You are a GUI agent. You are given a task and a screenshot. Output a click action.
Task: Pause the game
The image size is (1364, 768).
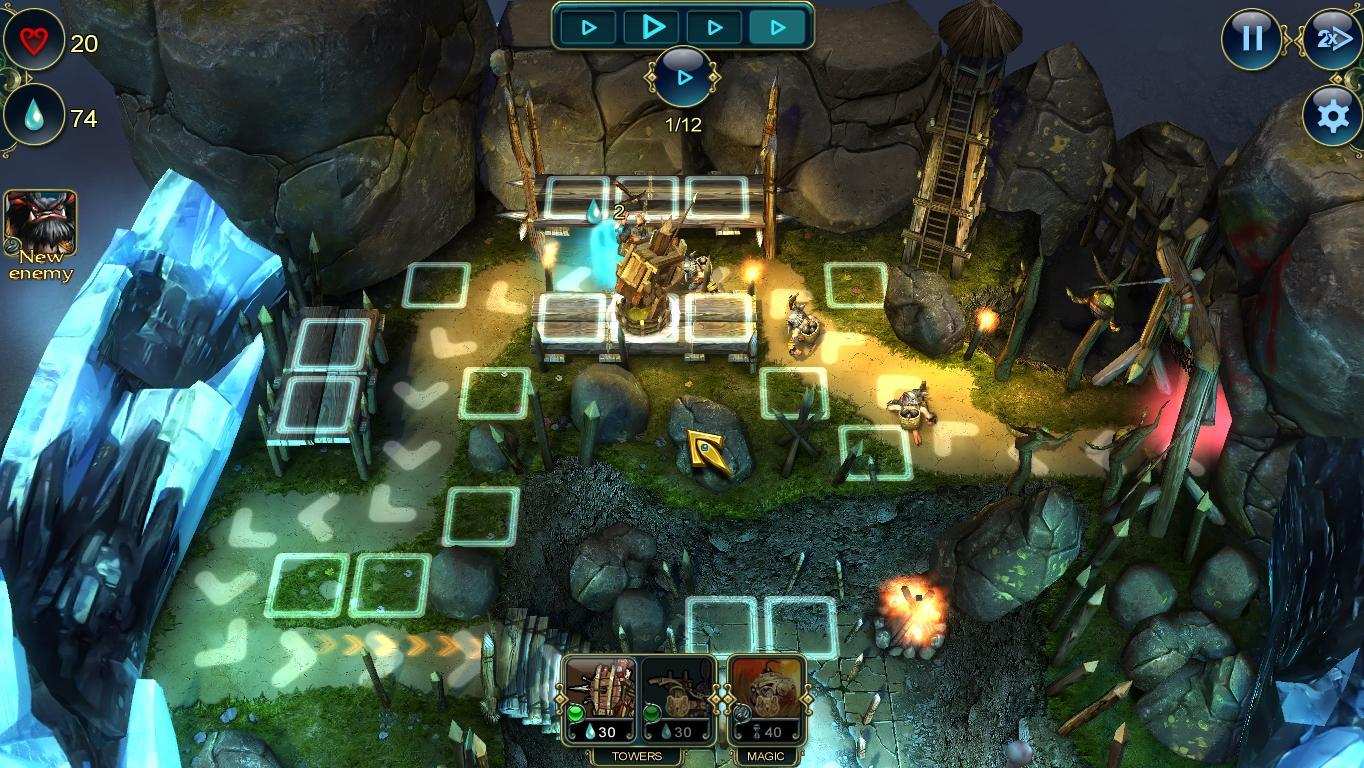(1251, 39)
